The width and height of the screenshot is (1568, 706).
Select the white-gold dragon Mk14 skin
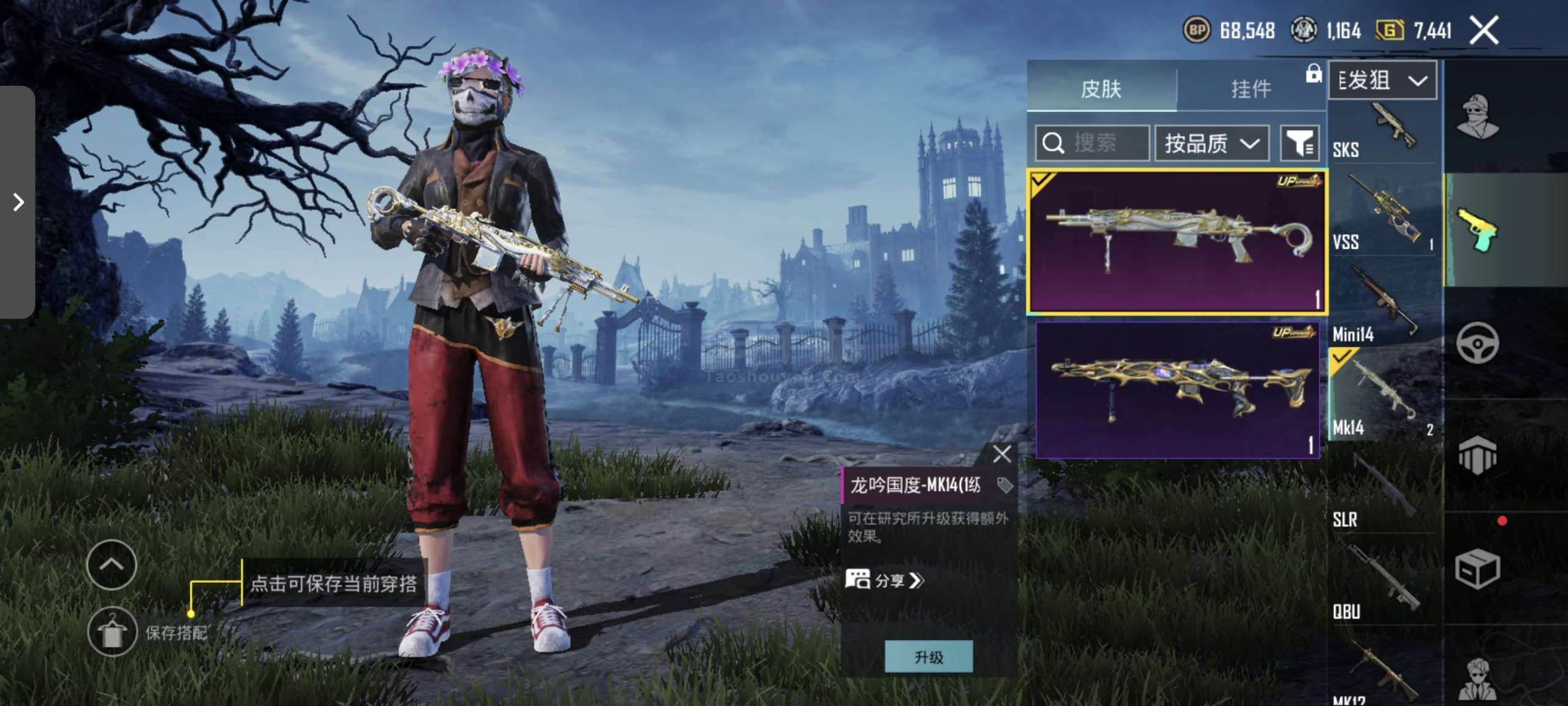tap(1177, 241)
